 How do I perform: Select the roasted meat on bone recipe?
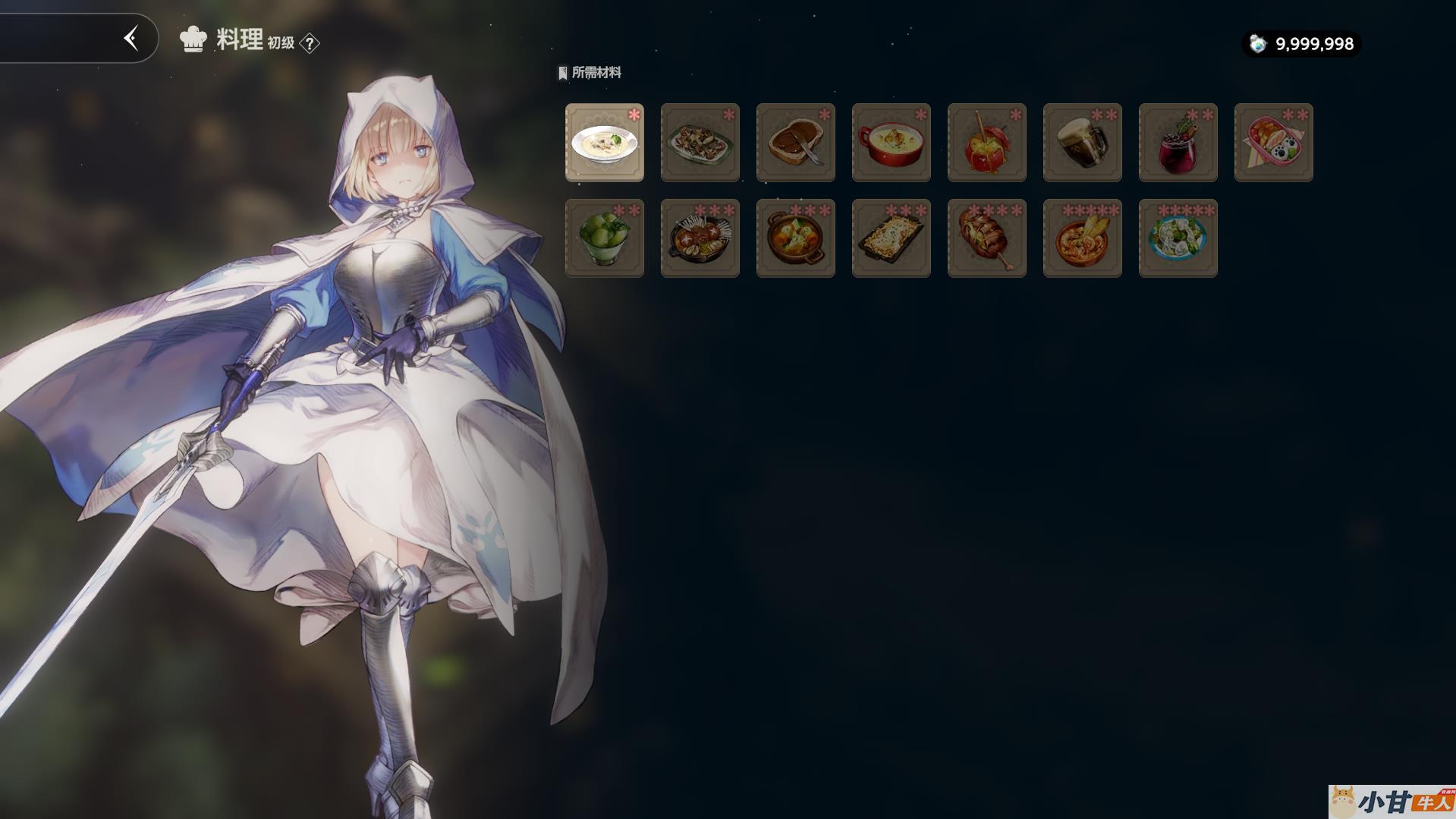[986, 238]
